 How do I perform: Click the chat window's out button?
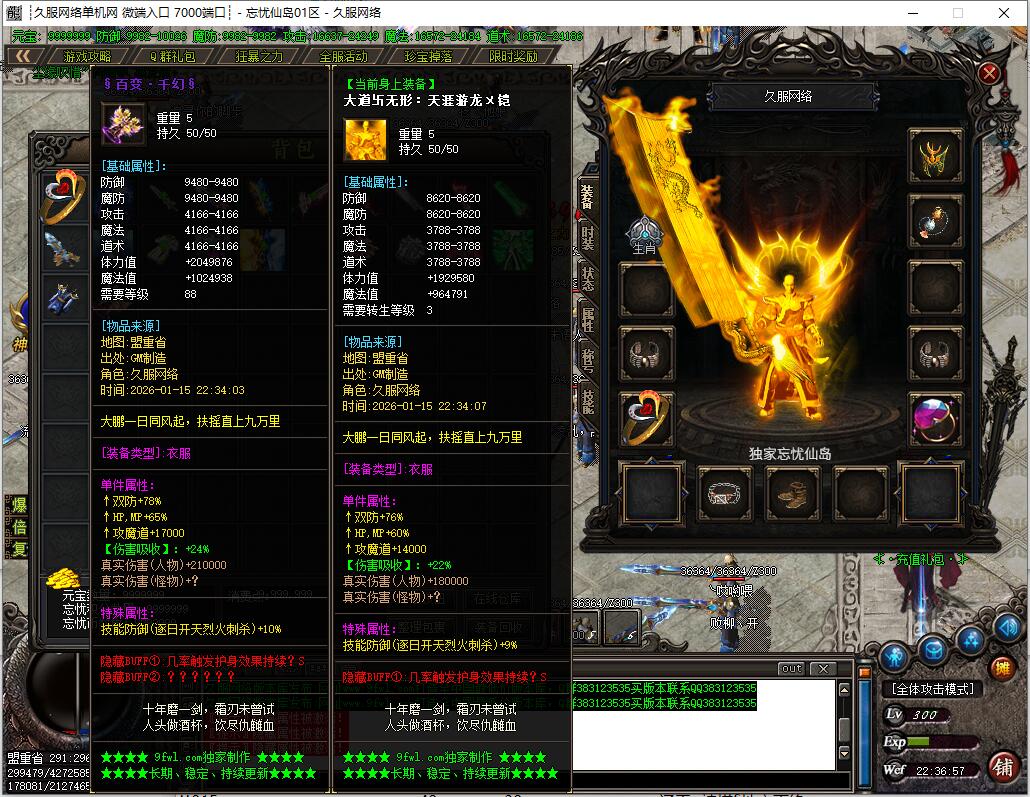791,668
